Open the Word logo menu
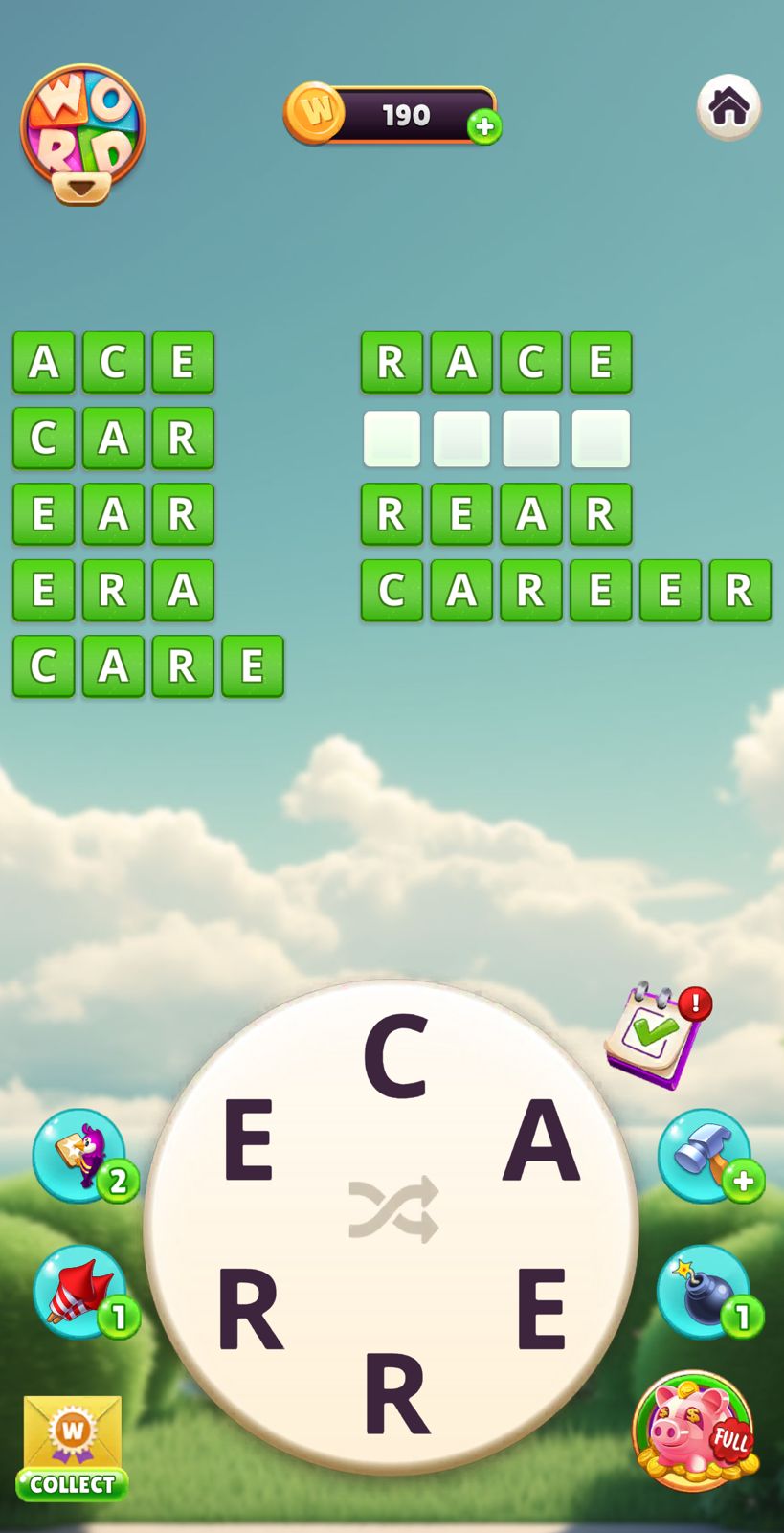 [82, 132]
